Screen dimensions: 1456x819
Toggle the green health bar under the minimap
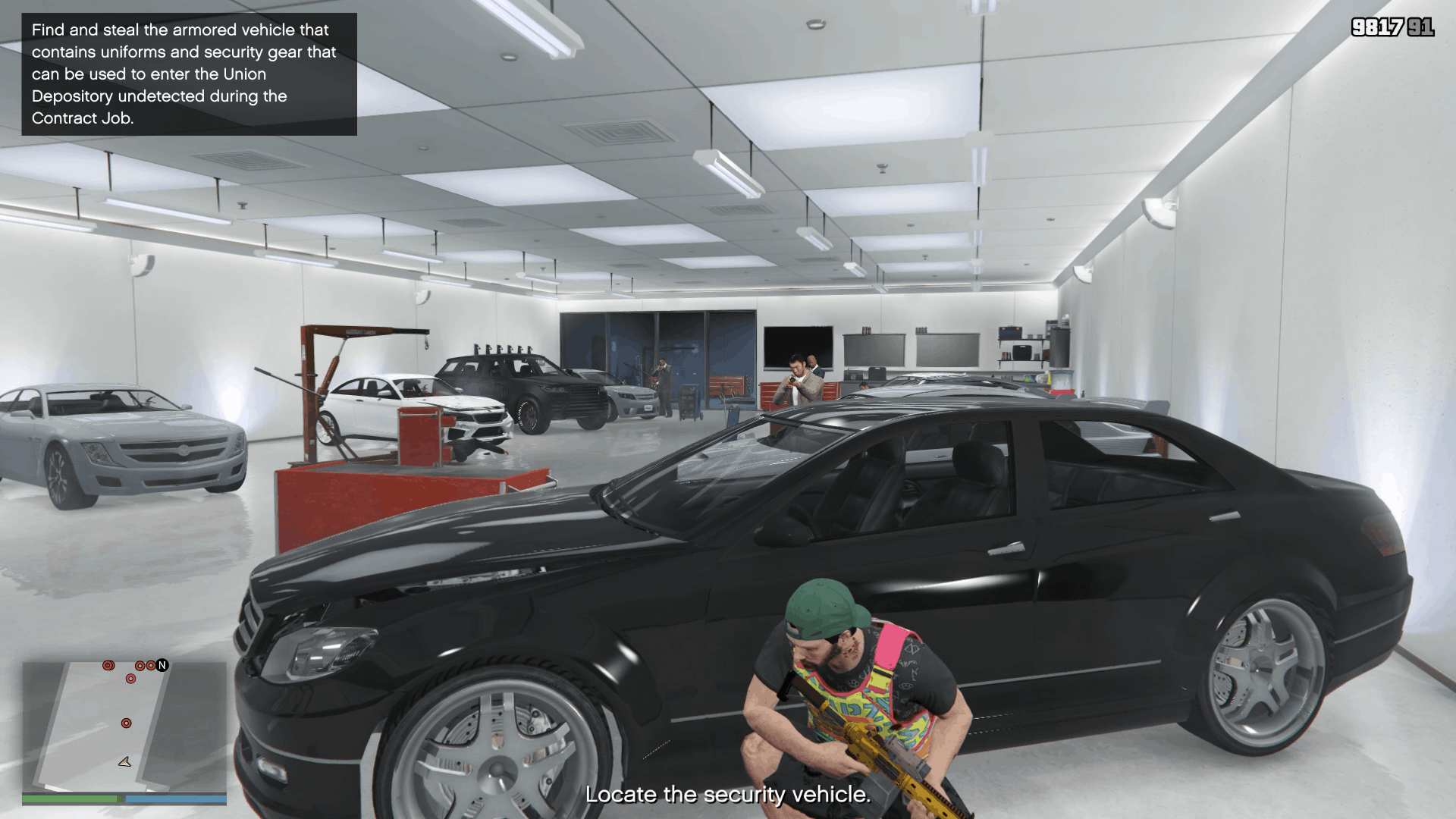[68, 800]
